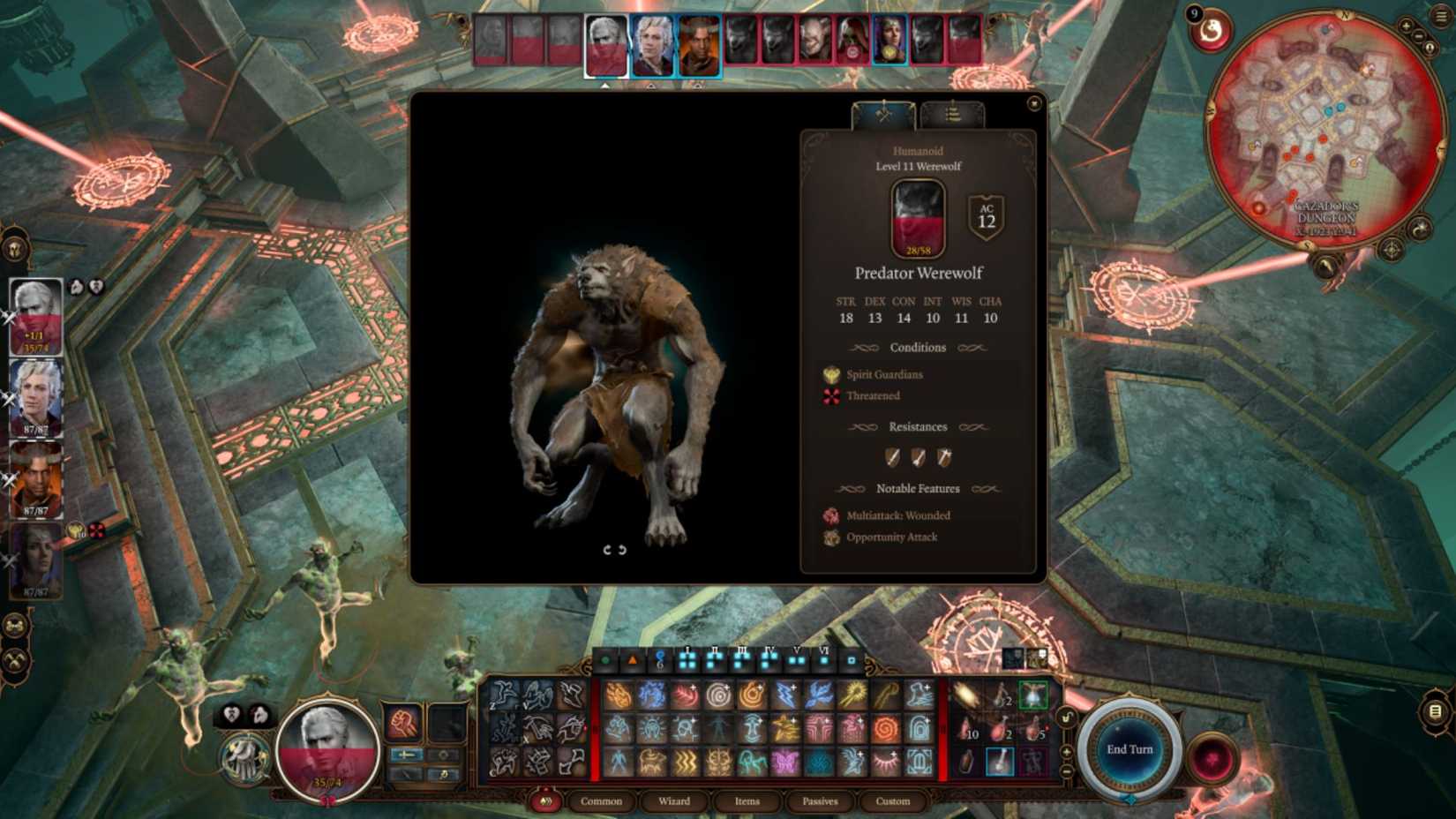Expand level VI spell slots above the hotbar

point(824,657)
